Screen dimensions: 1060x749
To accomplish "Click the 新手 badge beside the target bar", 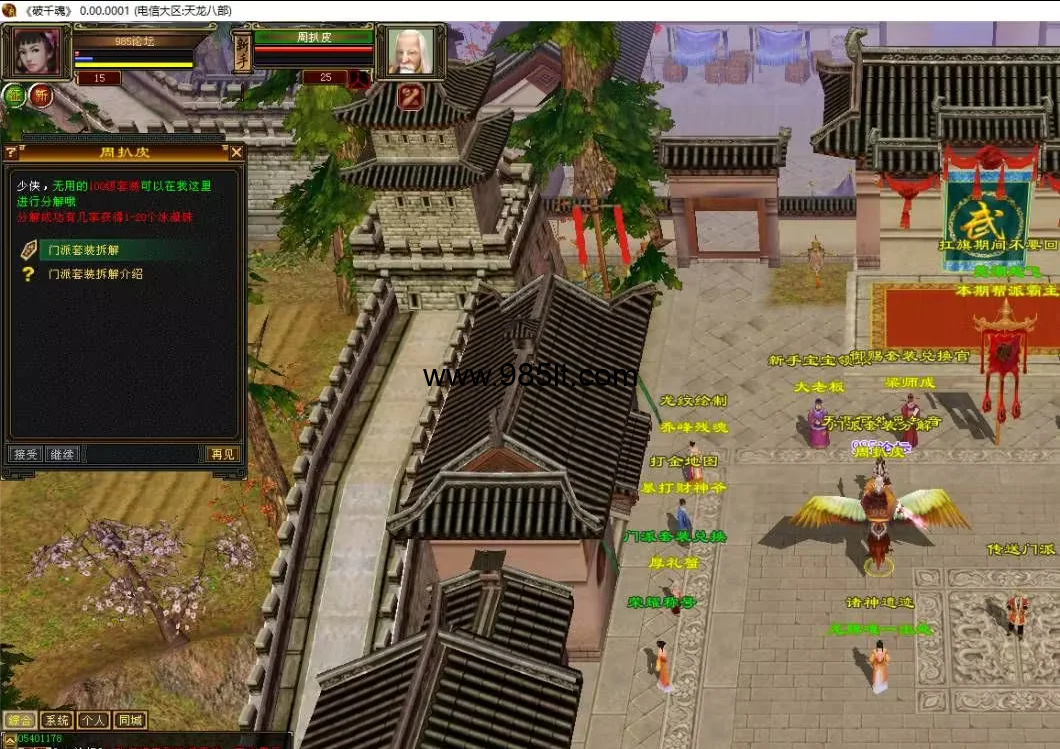I will tap(242, 52).
